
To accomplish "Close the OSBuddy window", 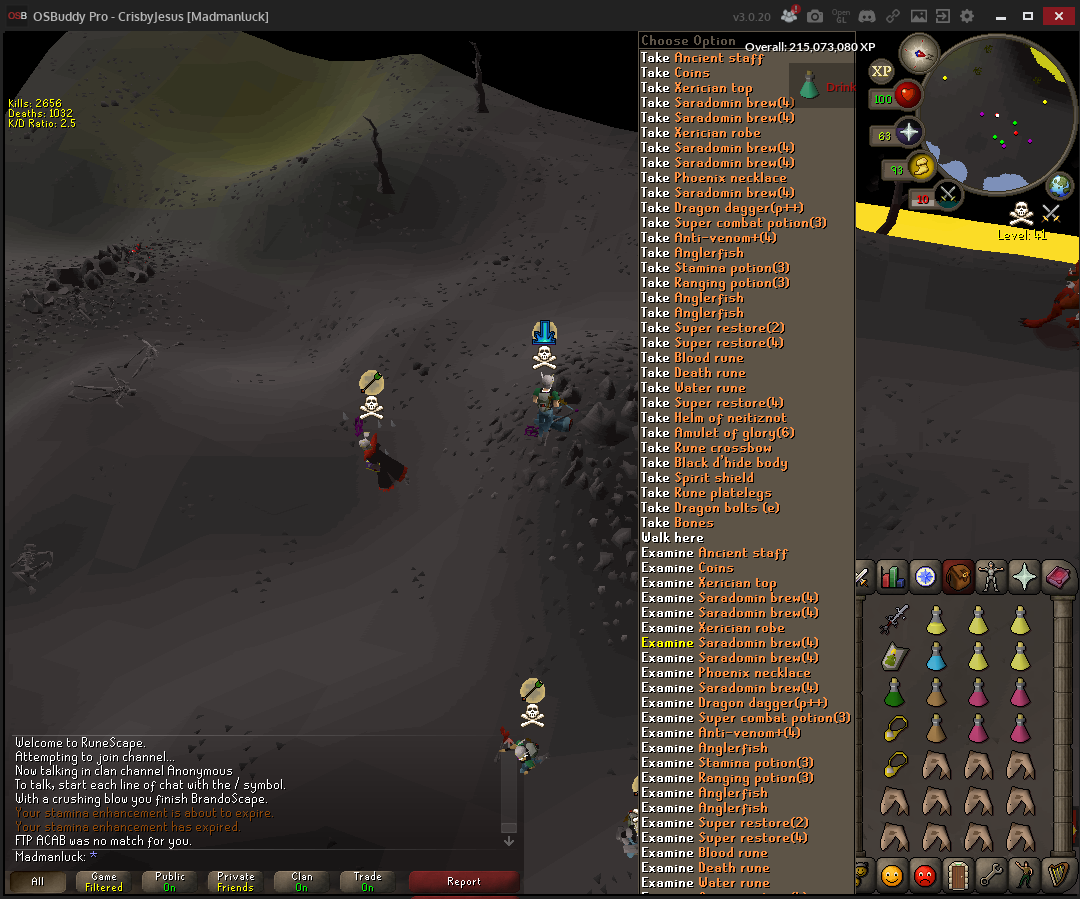I will (x=1056, y=16).
